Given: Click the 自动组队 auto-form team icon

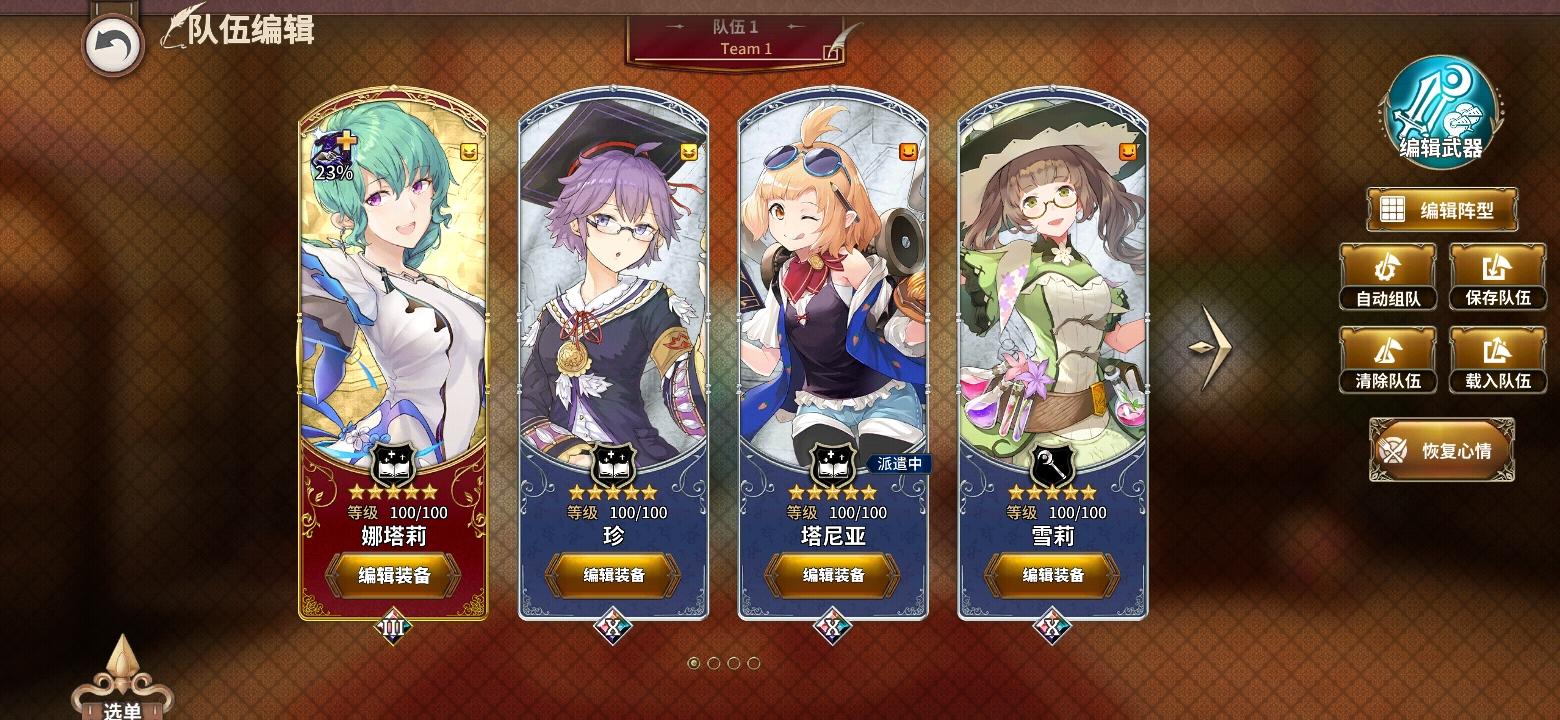Looking at the screenshot, I should pos(1387,267).
